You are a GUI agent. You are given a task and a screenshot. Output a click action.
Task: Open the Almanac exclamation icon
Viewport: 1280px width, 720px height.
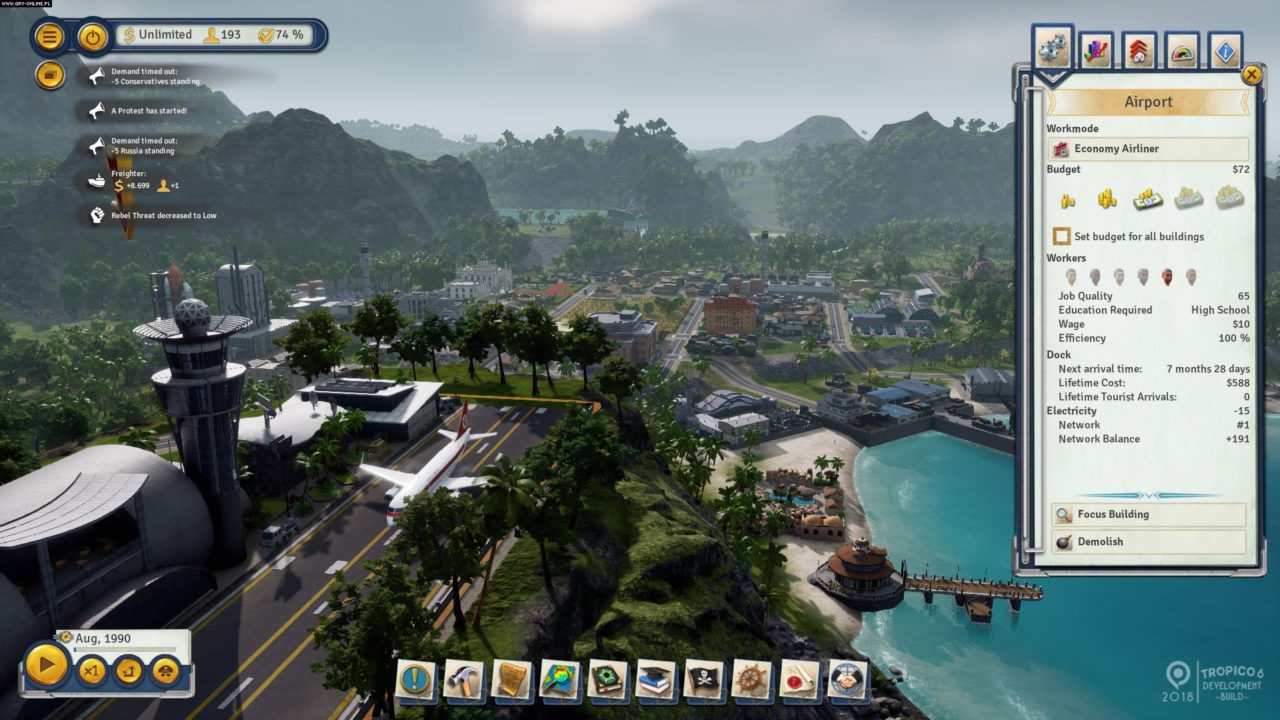click(x=413, y=675)
